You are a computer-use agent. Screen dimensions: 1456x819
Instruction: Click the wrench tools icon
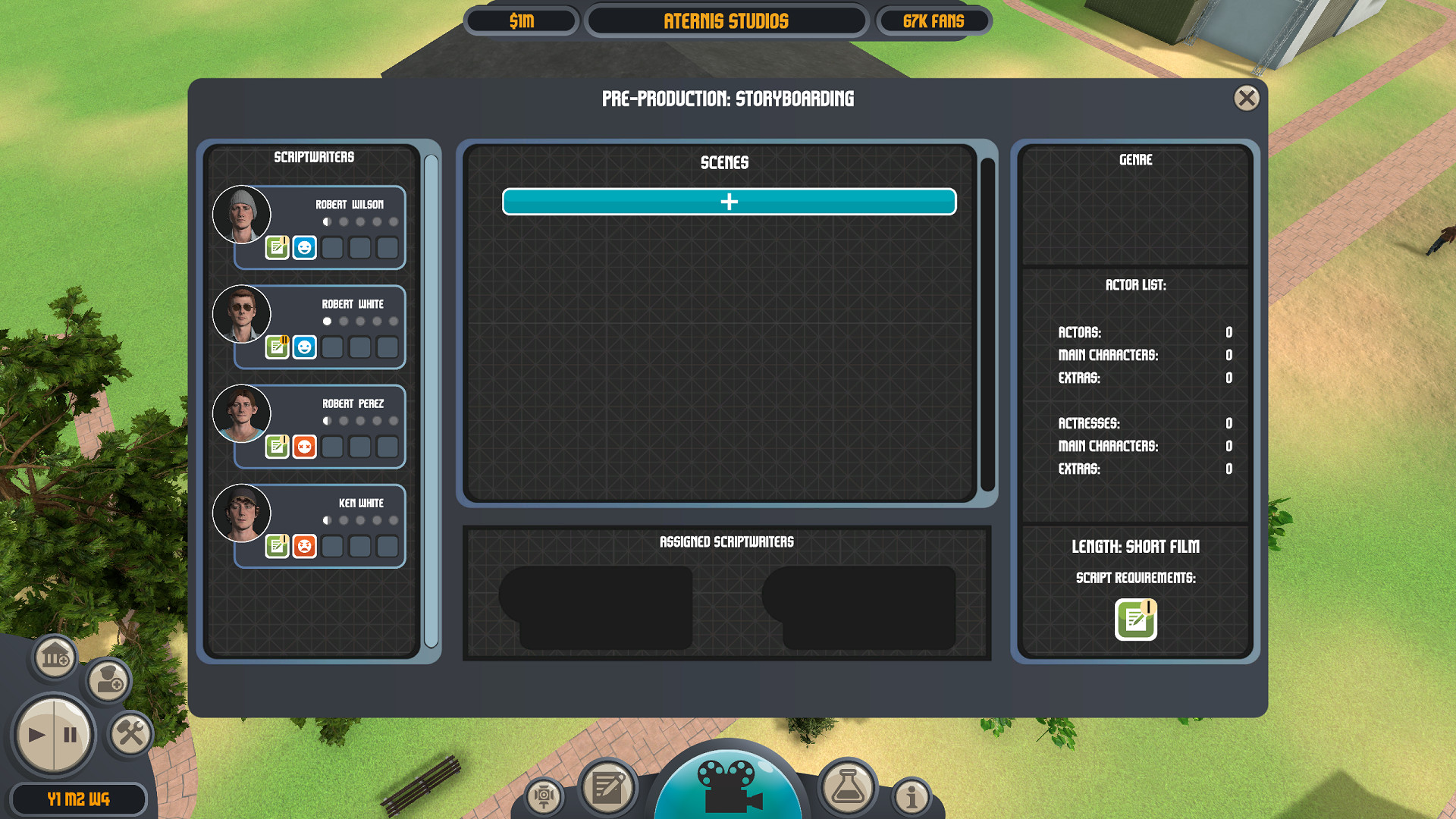[x=130, y=733]
